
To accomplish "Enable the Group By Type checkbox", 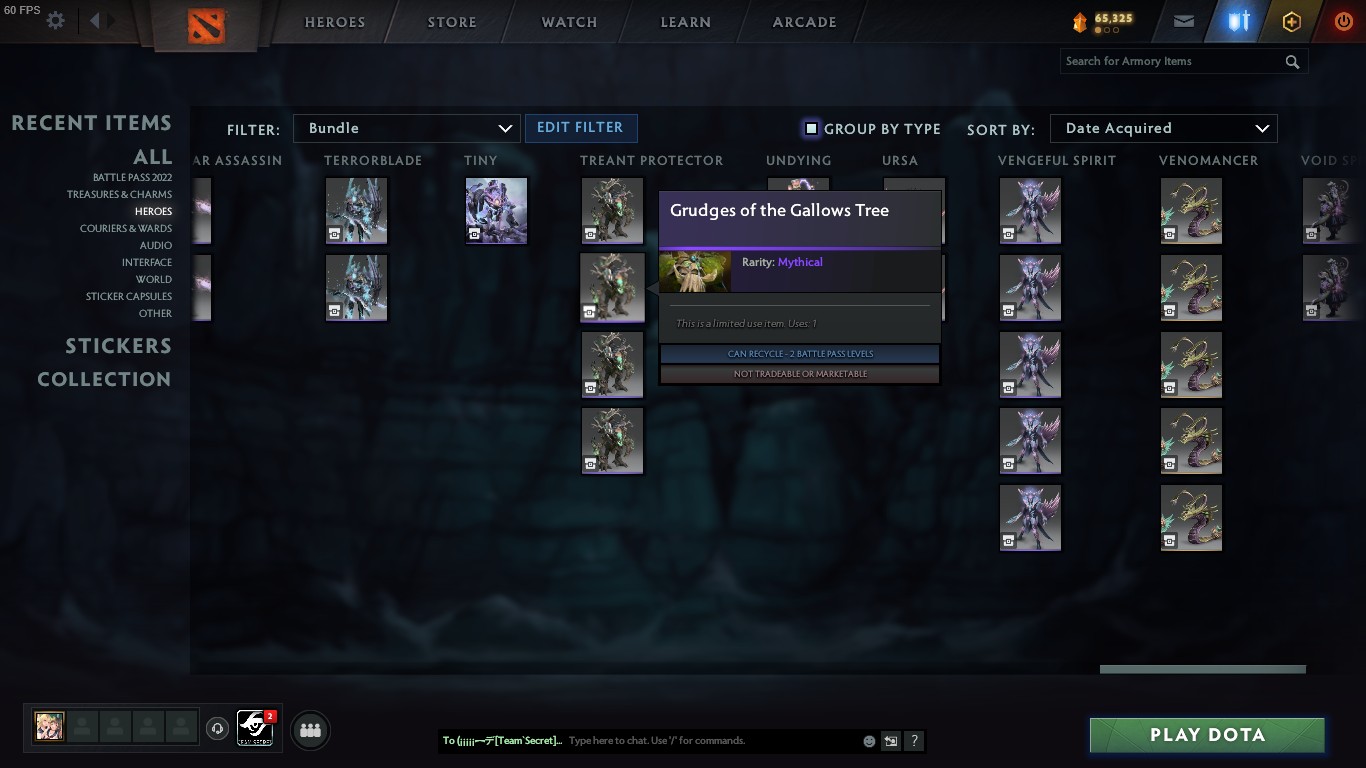I will tap(811, 128).
